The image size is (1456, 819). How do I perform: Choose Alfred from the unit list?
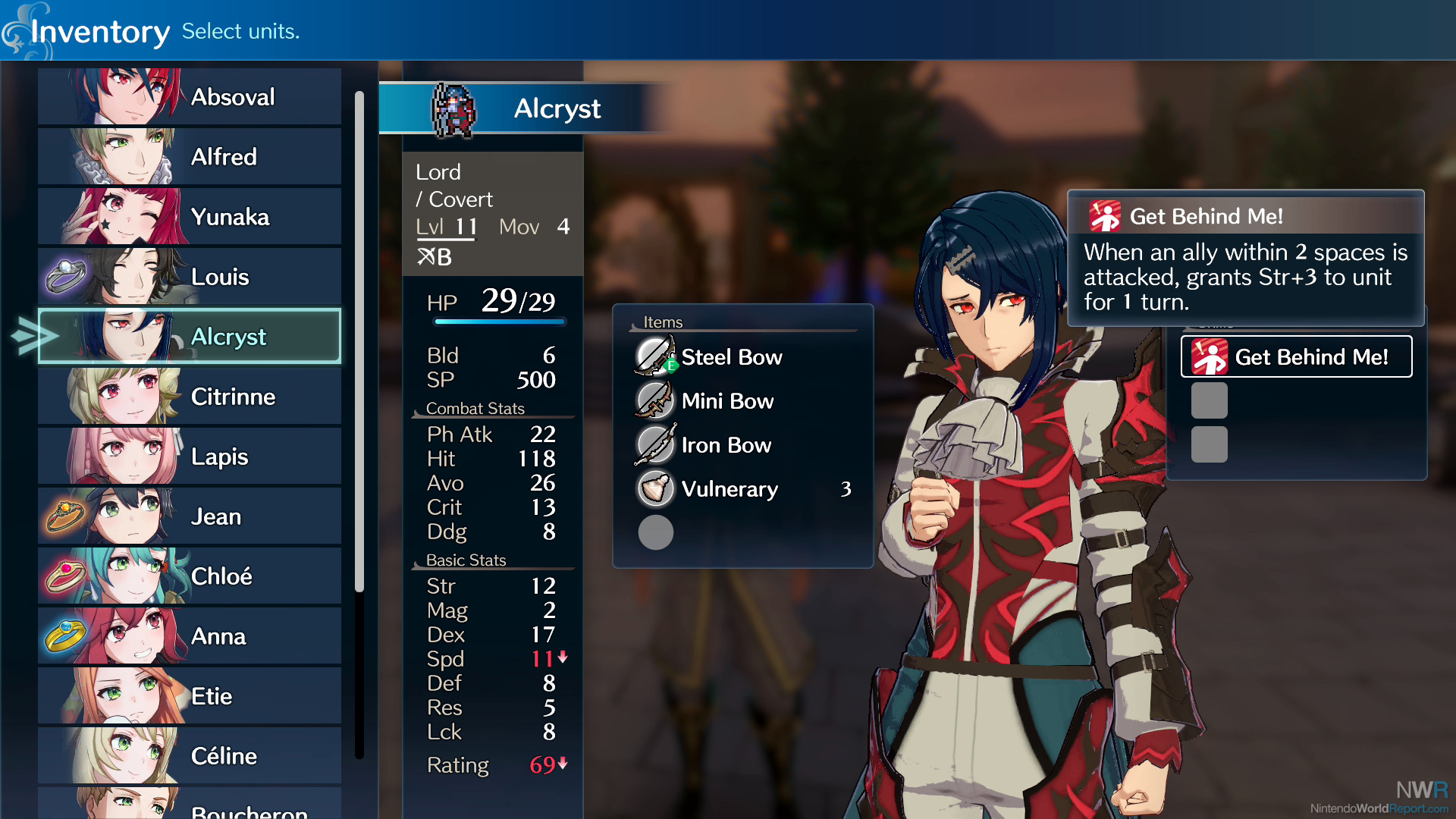tap(190, 157)
